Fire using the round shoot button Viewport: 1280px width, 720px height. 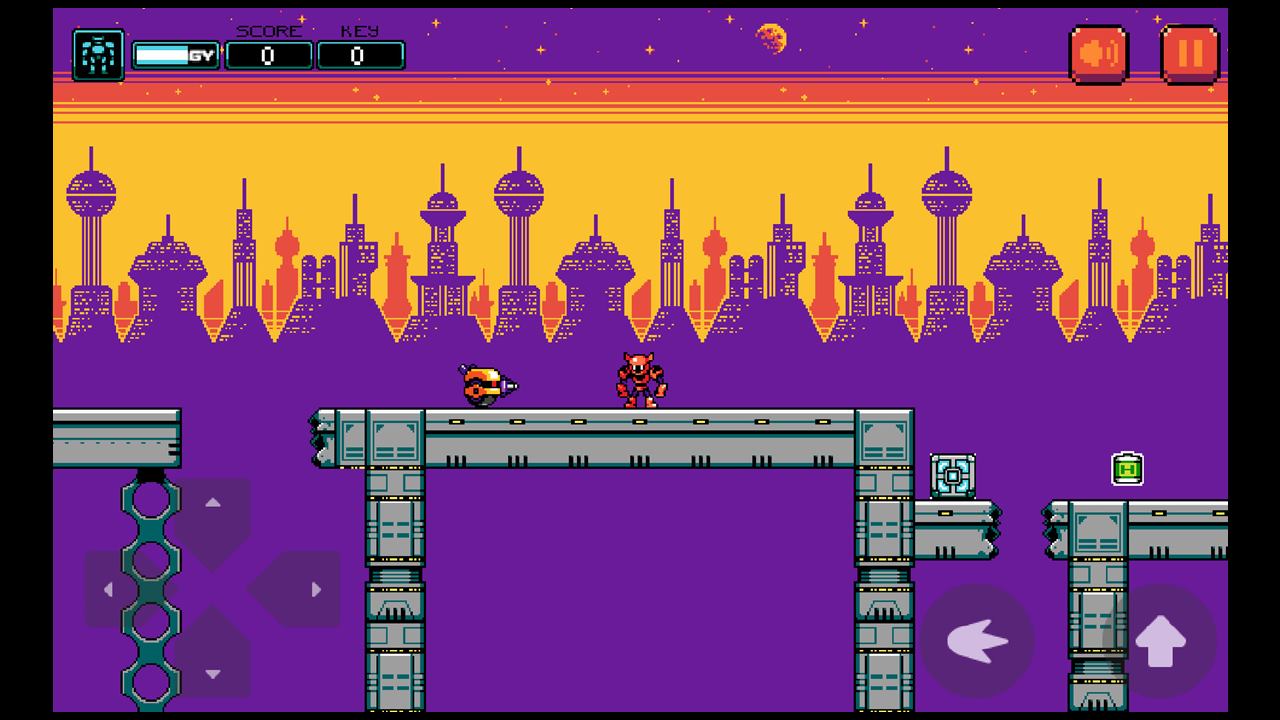click(977, 641)
